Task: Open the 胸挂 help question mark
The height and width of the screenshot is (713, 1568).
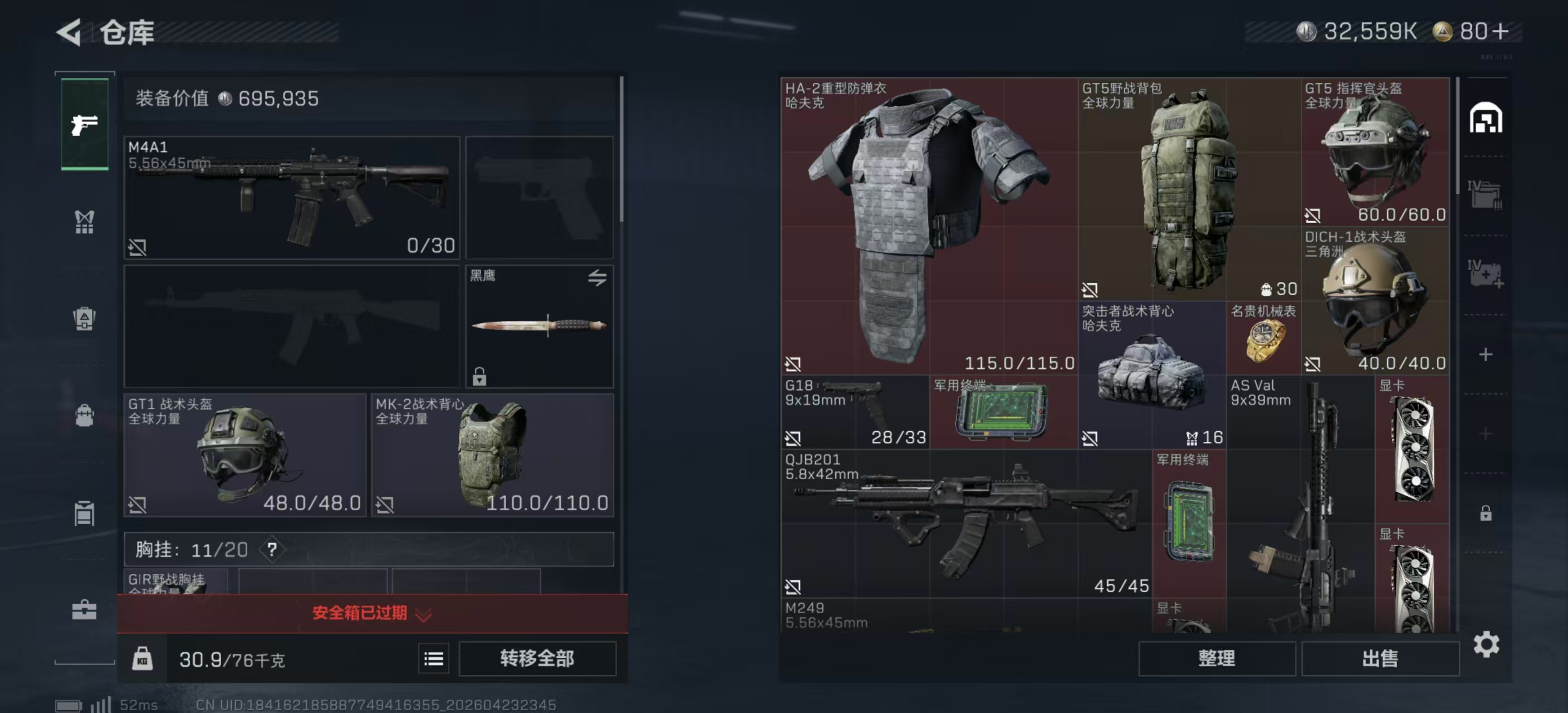Action: click(x=273, y=550)
